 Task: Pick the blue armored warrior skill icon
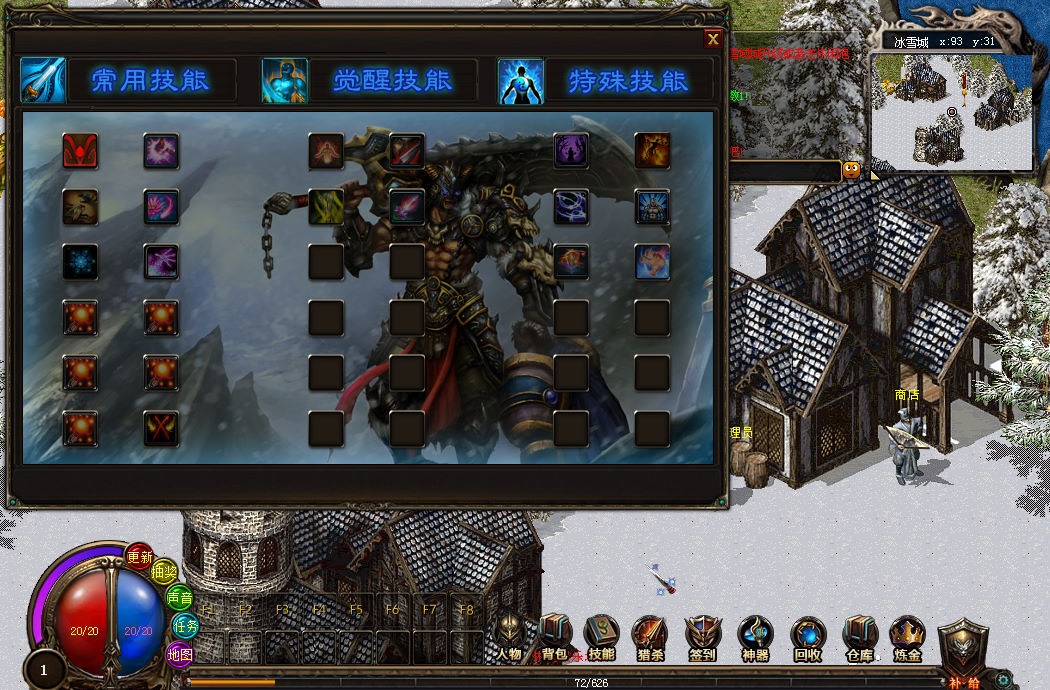coord(652,207)
